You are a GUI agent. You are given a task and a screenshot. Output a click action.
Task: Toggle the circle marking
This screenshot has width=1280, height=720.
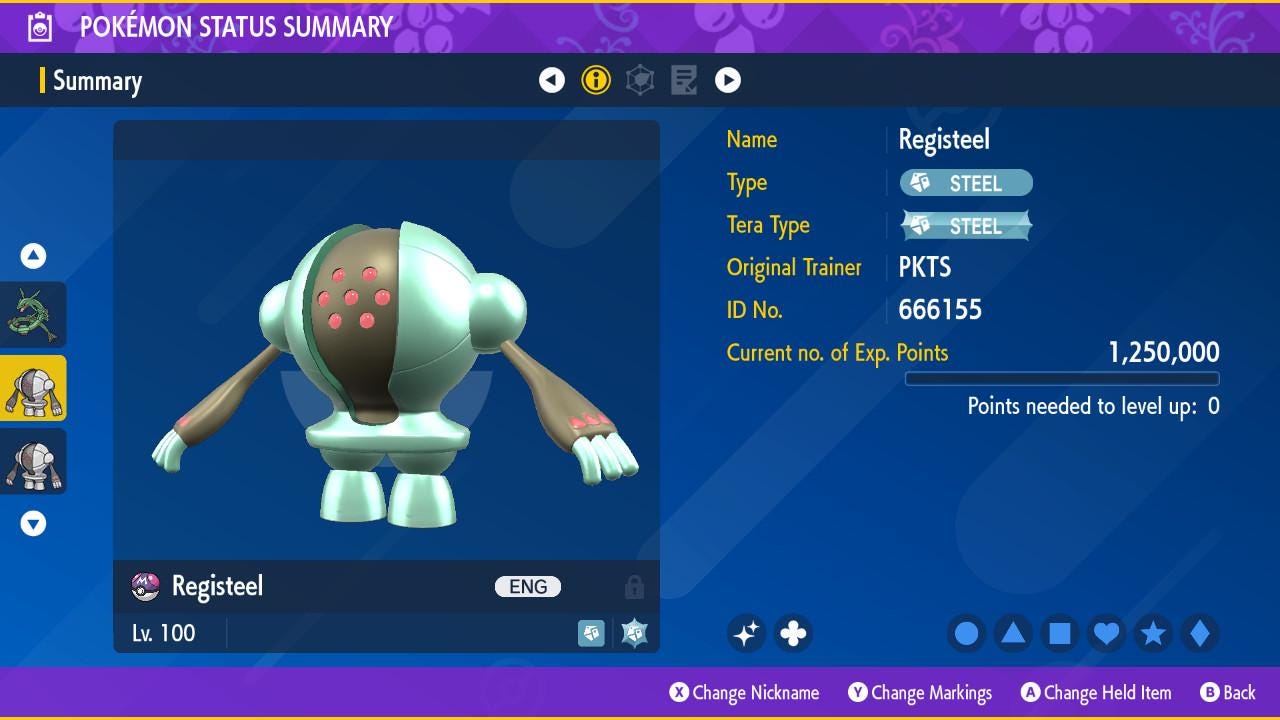[966, 633]
